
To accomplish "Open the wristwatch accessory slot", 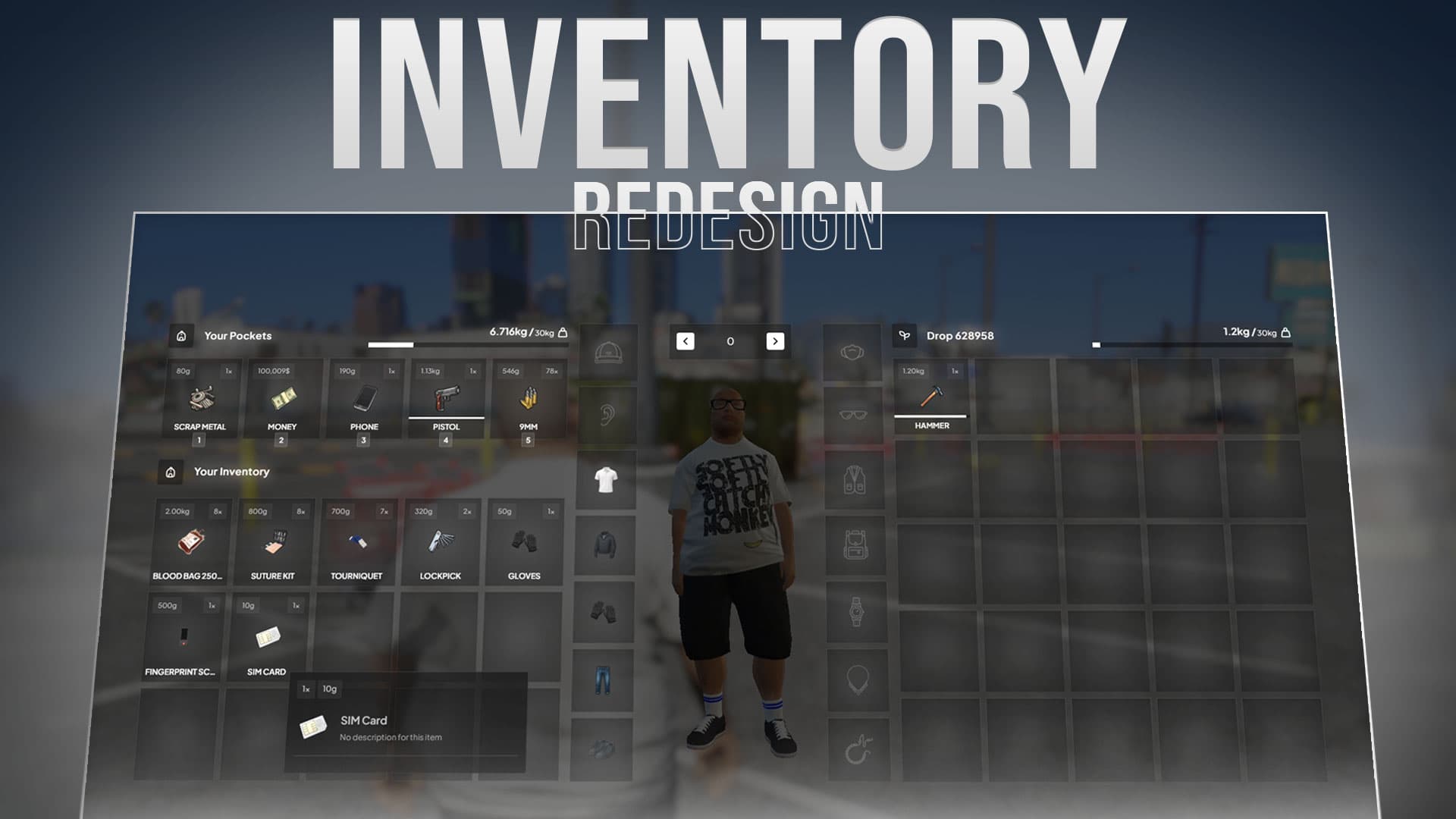I will point(856,611).
